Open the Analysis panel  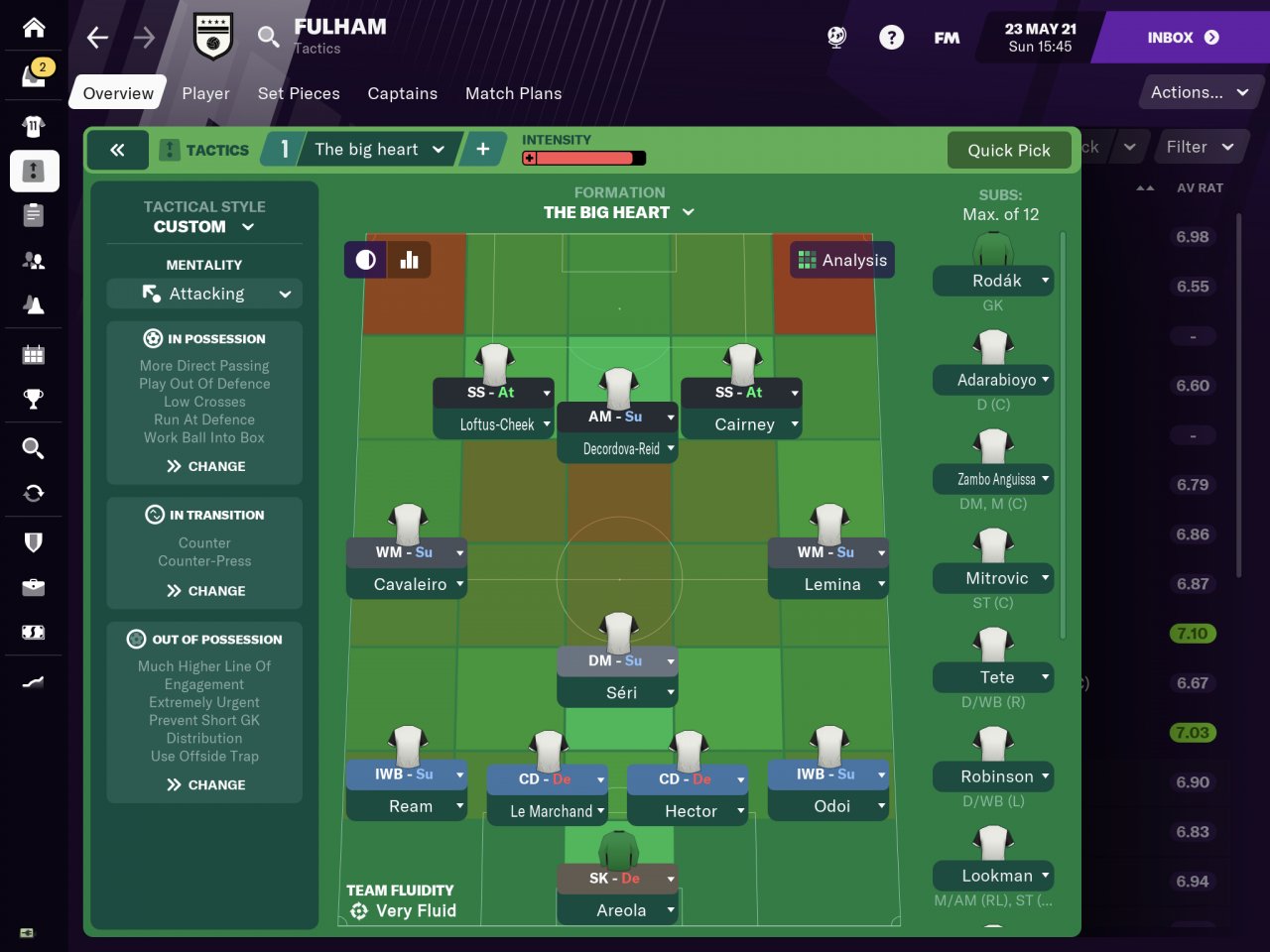[842, 260]
